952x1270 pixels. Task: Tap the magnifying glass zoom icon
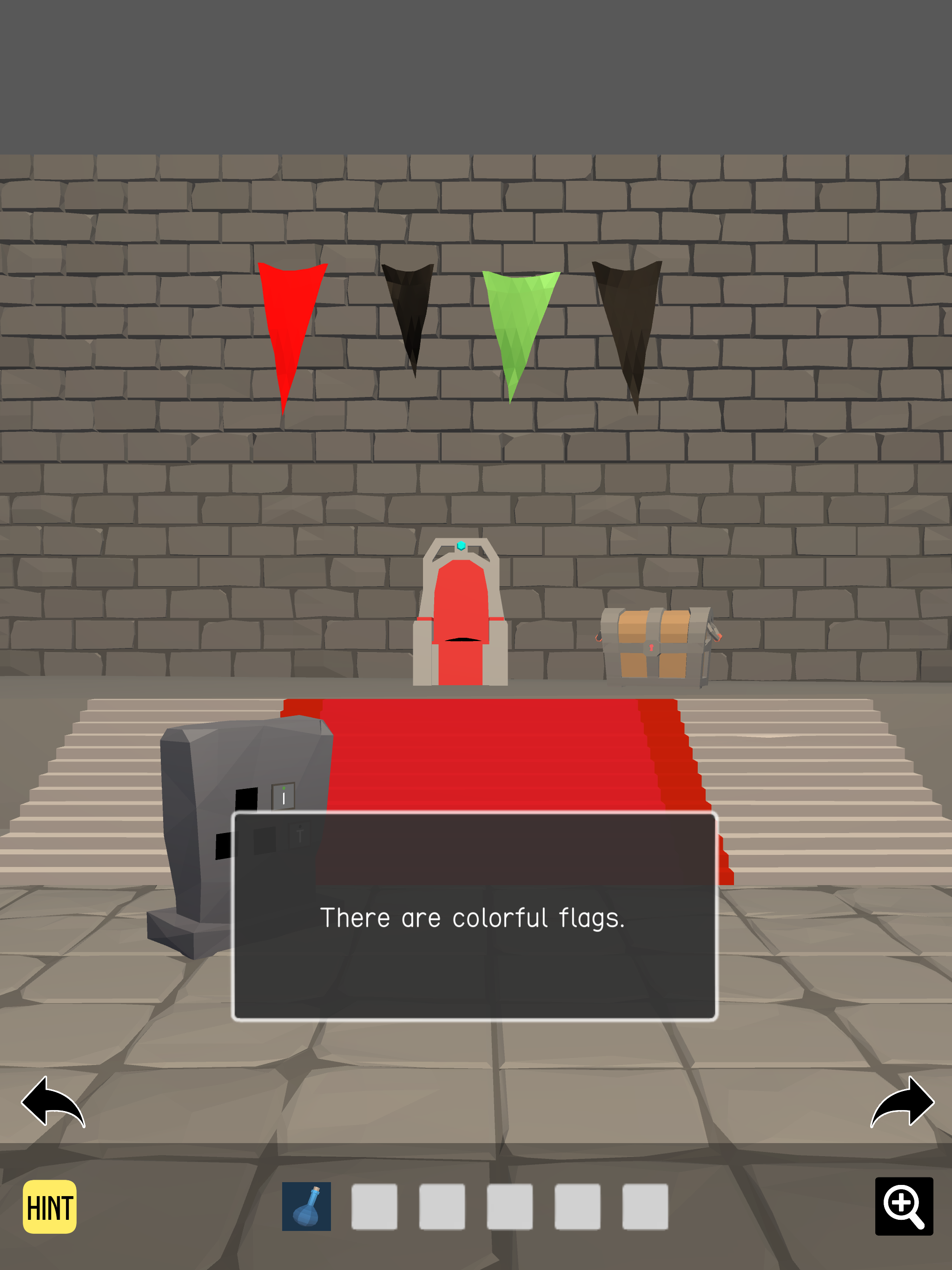click(904, 1206)
